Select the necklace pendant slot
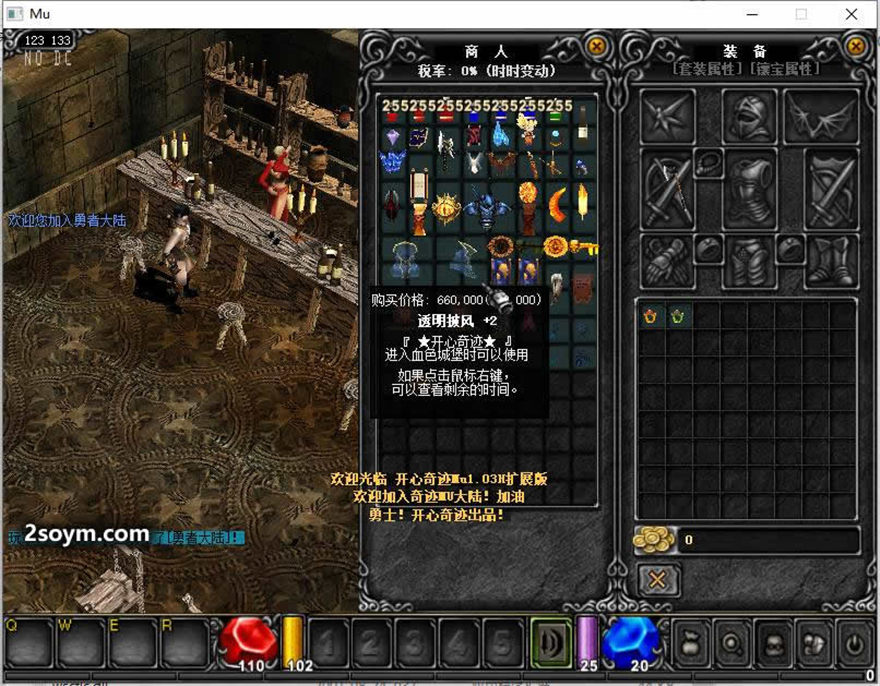The width and height of the screenshot is (880, 686). (708, 162)
